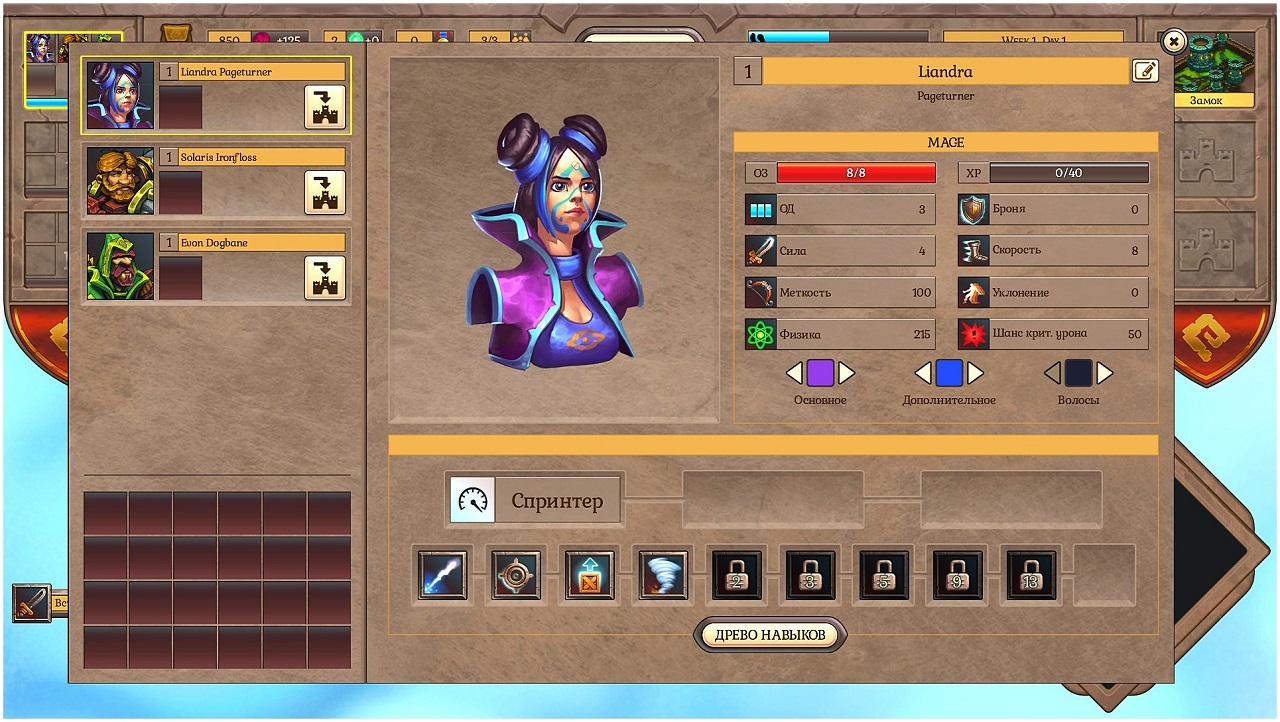This screenshot has width=1280, height=722.
Task: Send Evon Dogbane to the castle
Action: (325, 277)
